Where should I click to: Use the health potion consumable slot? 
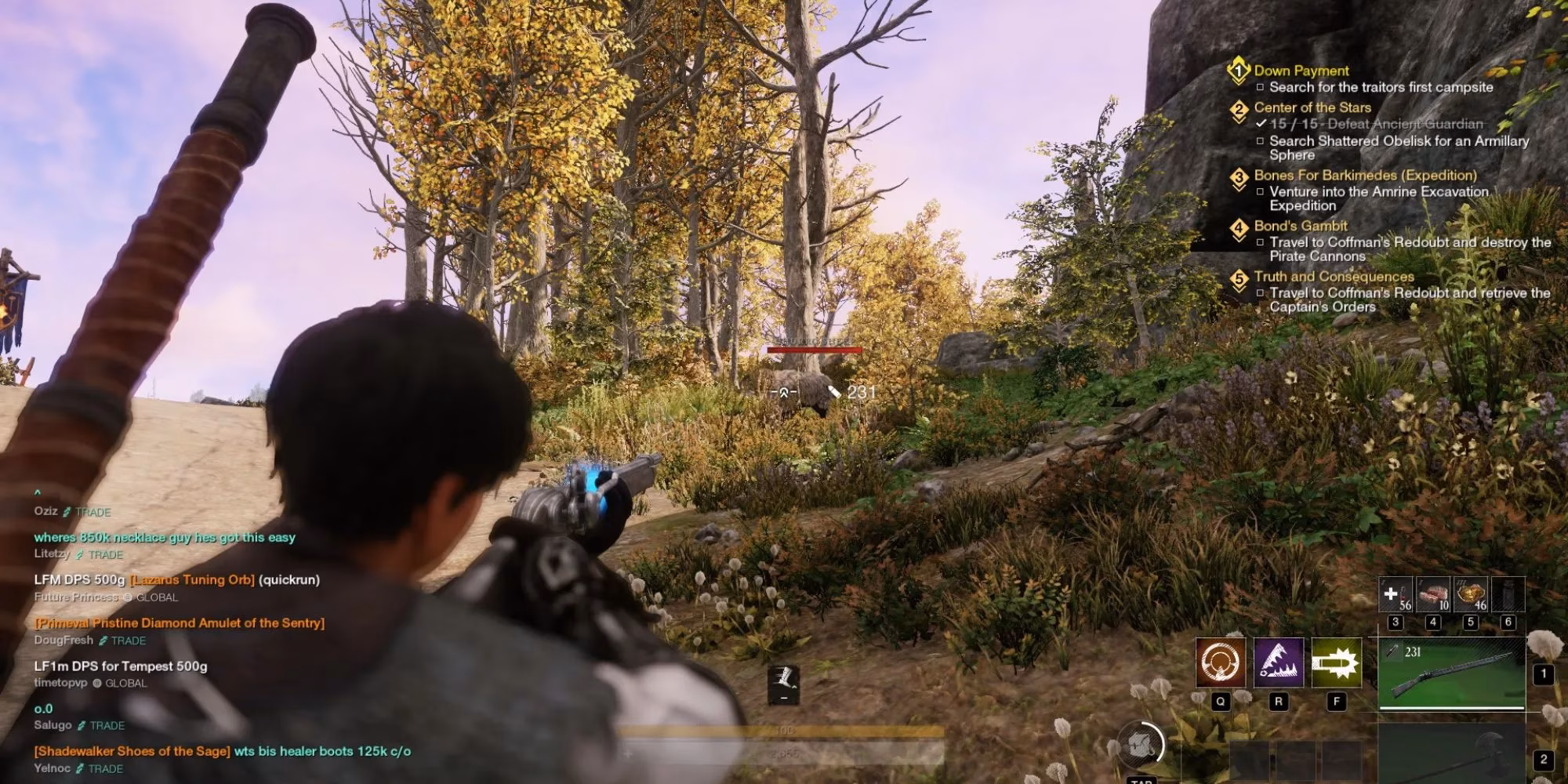(x=1396, y=595)
